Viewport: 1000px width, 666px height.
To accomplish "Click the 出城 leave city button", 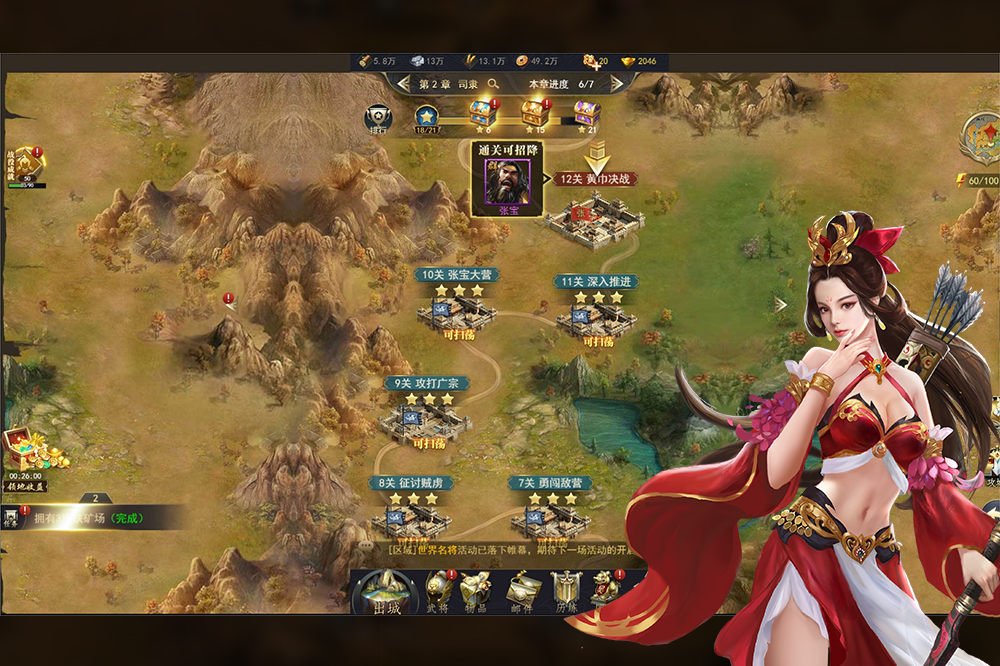I will pos(385,593).
